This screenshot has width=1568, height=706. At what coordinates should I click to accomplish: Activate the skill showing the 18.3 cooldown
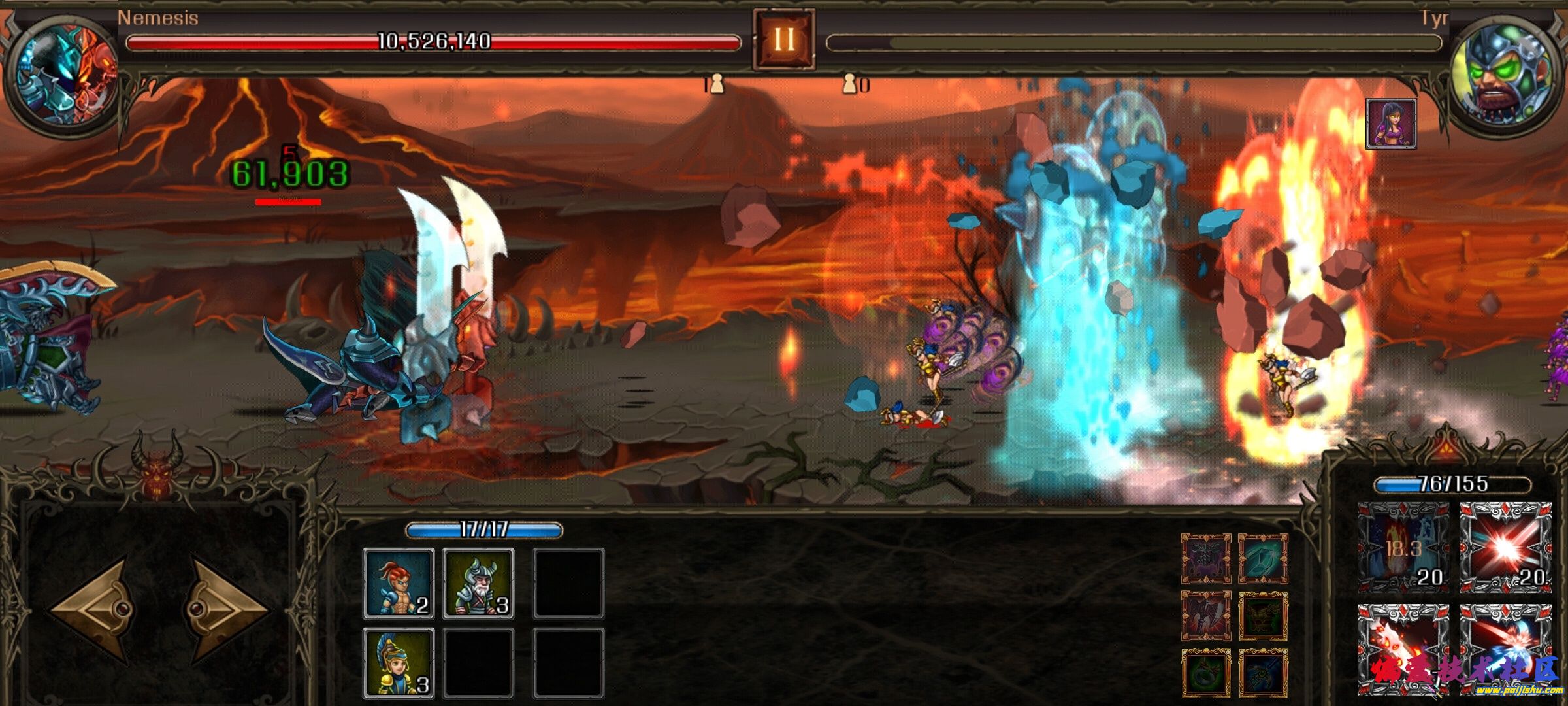[1403, 547]
